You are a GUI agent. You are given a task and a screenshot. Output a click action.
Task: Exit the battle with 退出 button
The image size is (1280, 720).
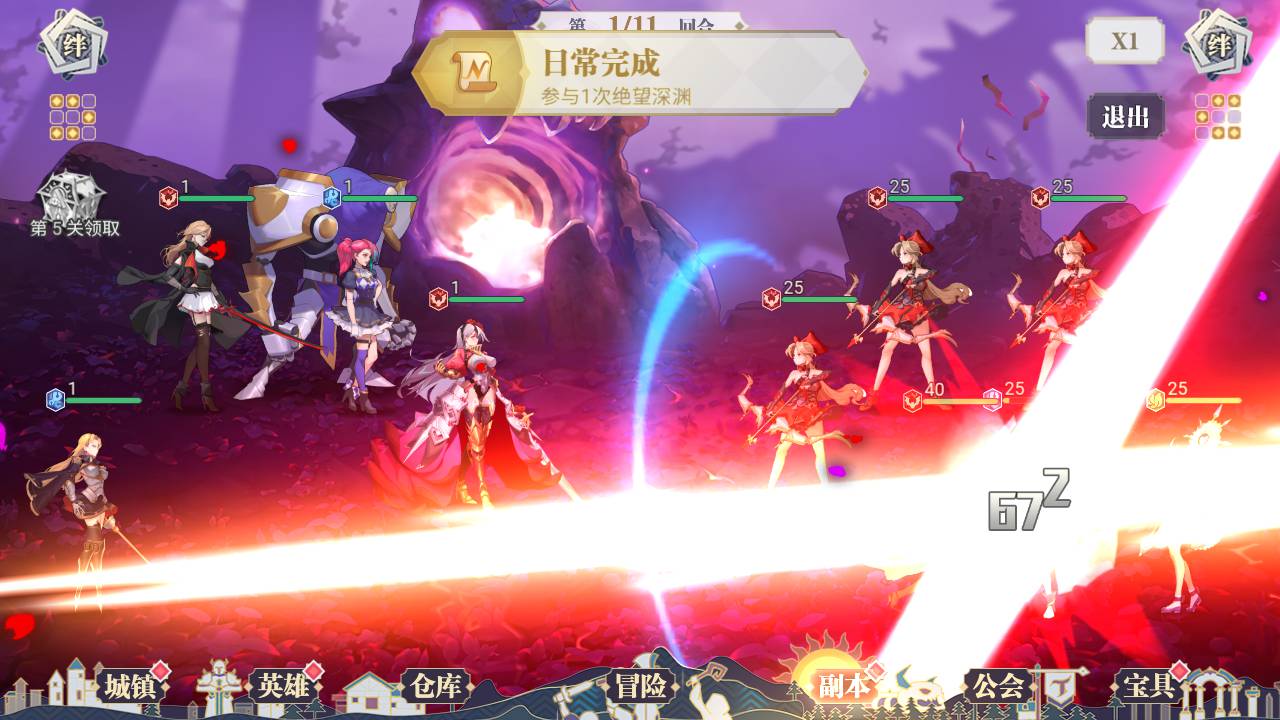click(1125, 116)
